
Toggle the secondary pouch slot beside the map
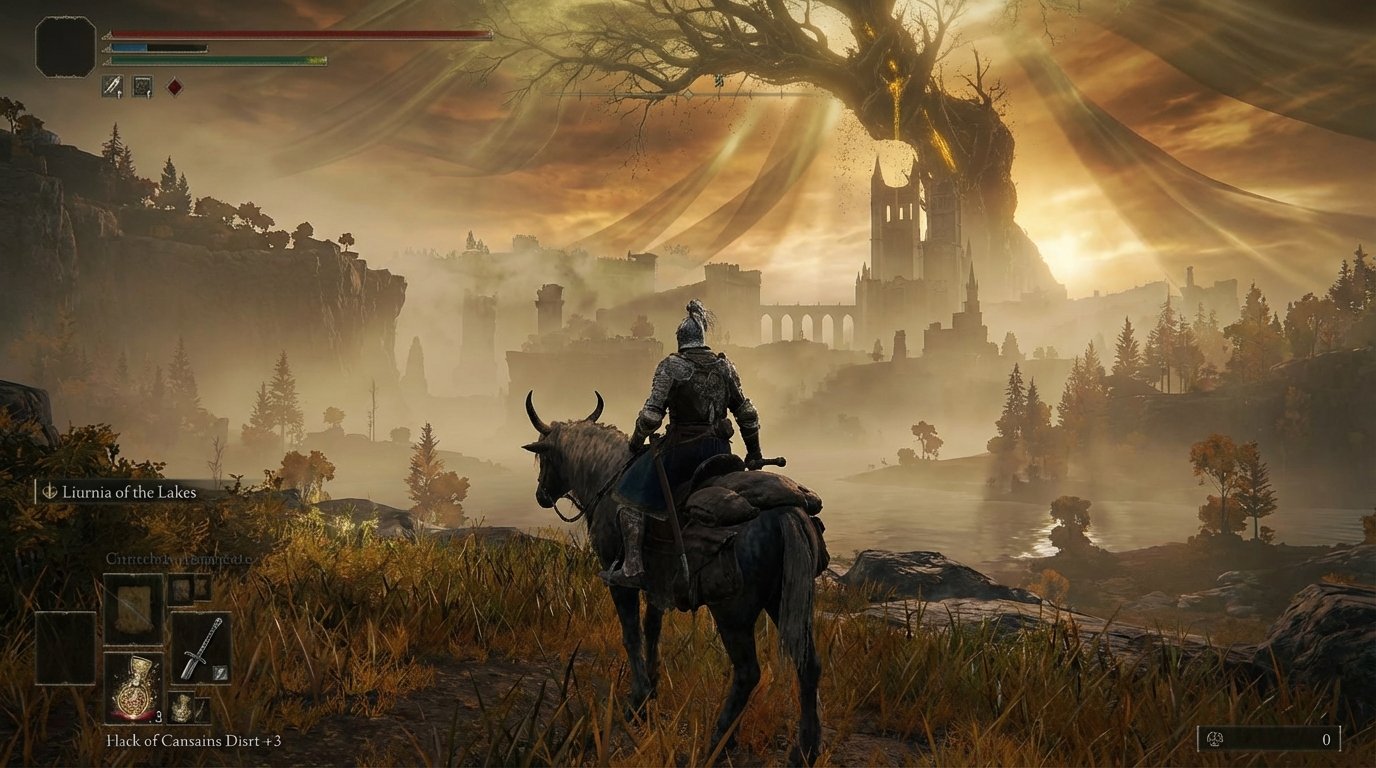point(184,590)
